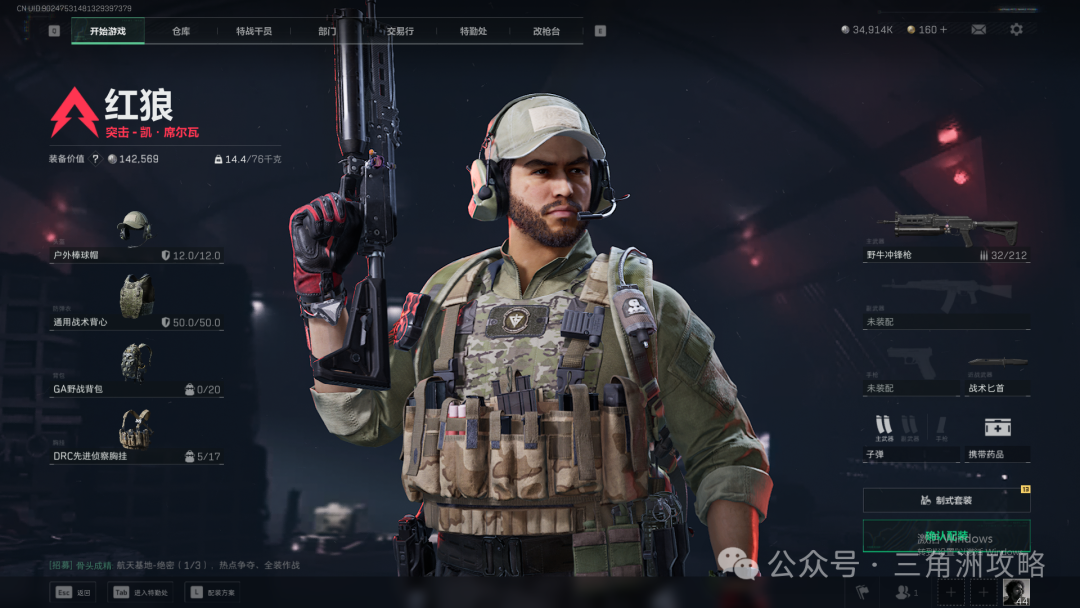Image resolution: width=1080 pixels, height=608 pixels.
Task: Select the 开始游戏 start game tab
Action: [108, 31]
